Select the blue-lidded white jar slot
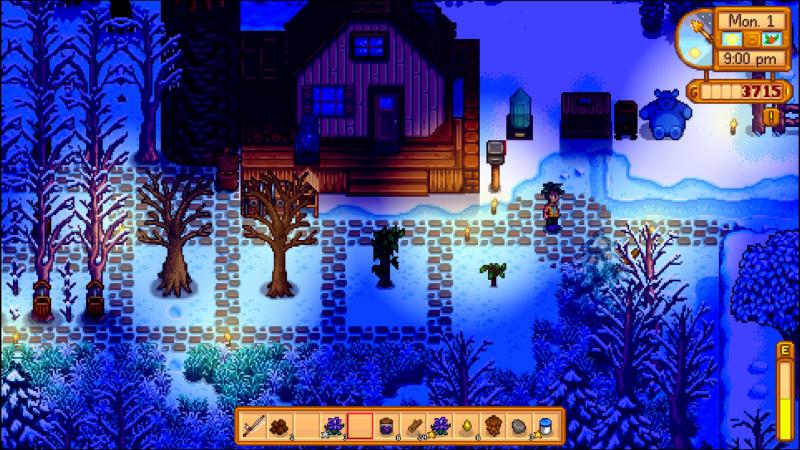Image resolution: width=800 pixels, height=450 pixels. 545,424
